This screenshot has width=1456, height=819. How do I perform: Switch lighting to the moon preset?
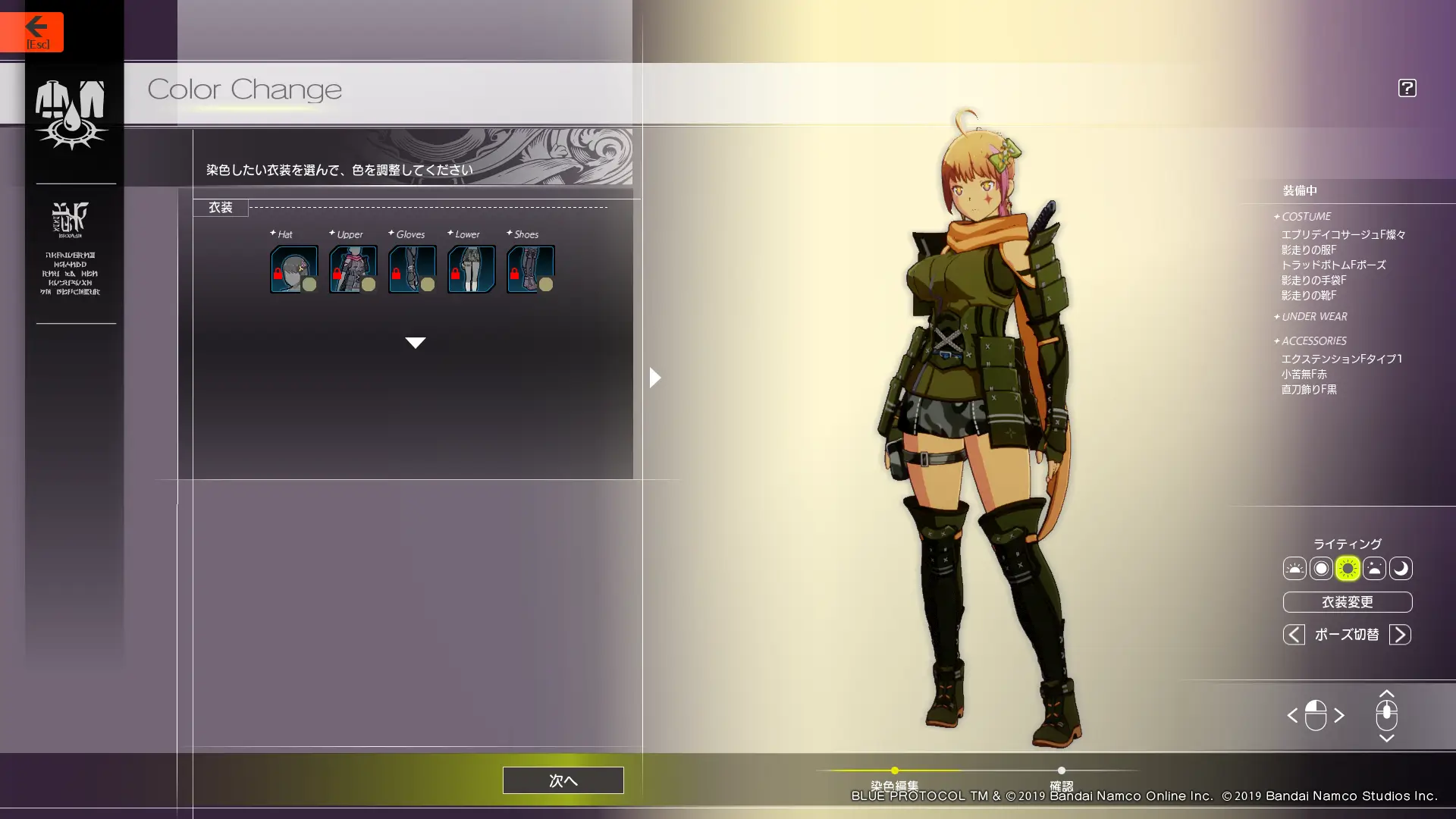tap(1401, 569)
